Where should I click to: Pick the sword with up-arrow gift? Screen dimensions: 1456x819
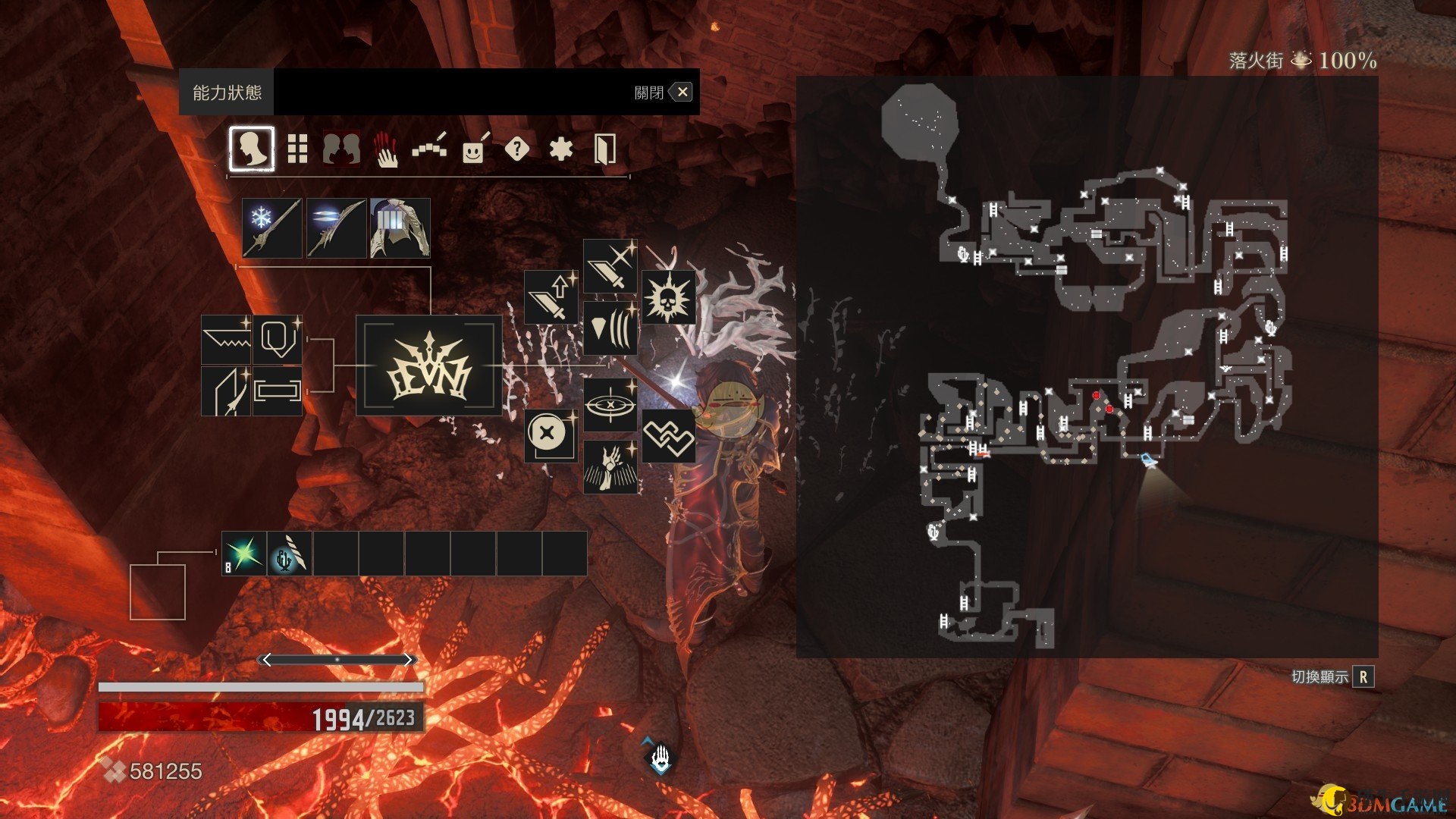551,297
